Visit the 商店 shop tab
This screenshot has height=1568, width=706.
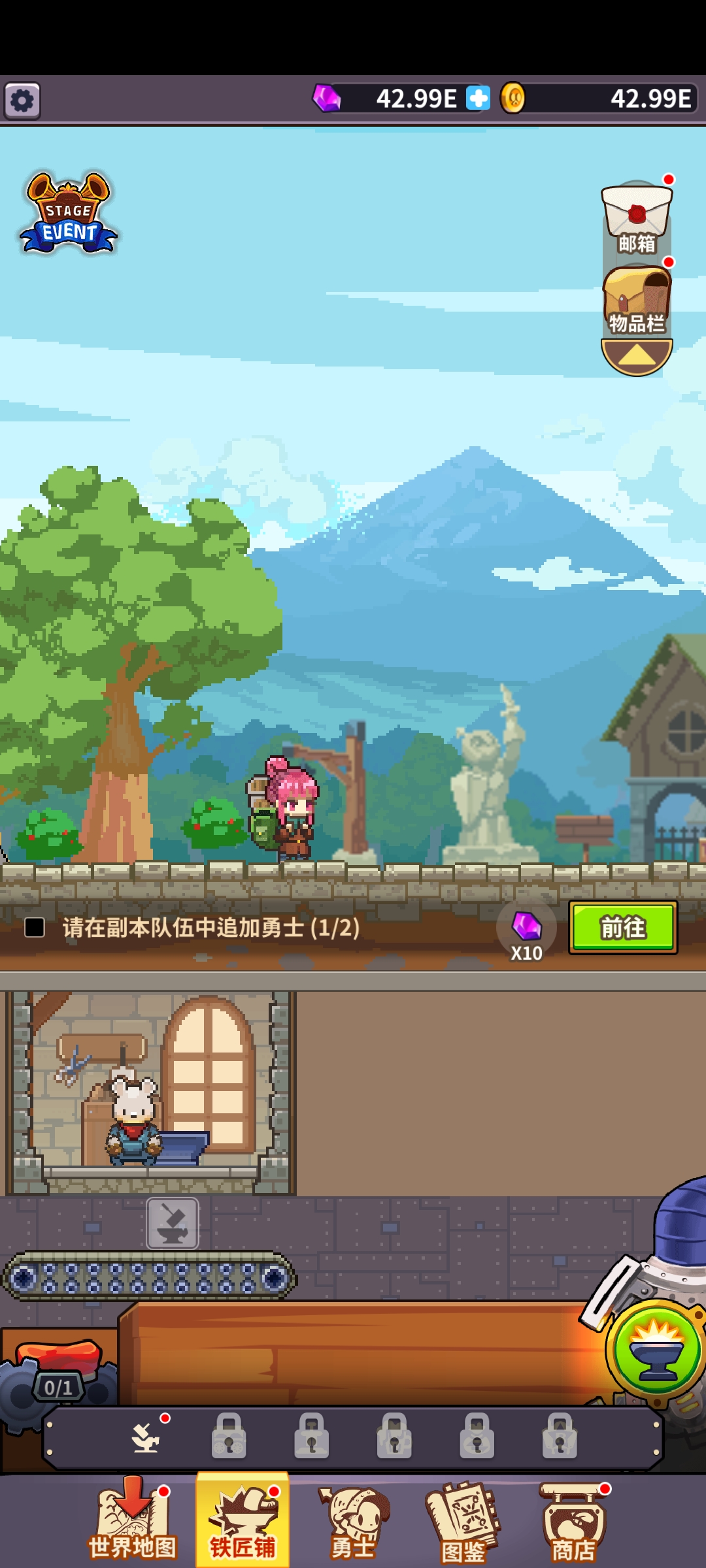573,1522
